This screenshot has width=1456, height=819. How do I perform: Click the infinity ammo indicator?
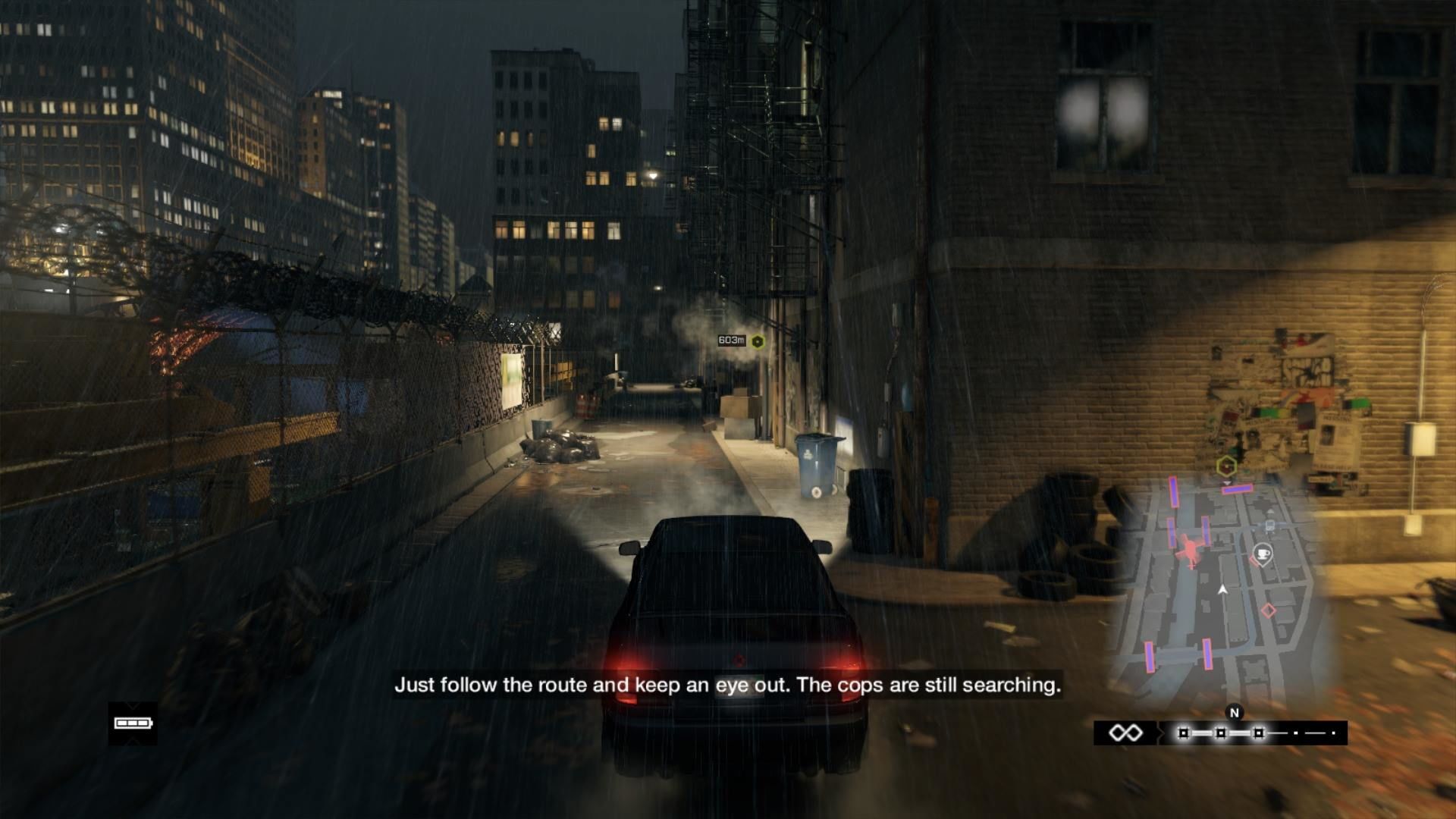[x=1125, y=733]
